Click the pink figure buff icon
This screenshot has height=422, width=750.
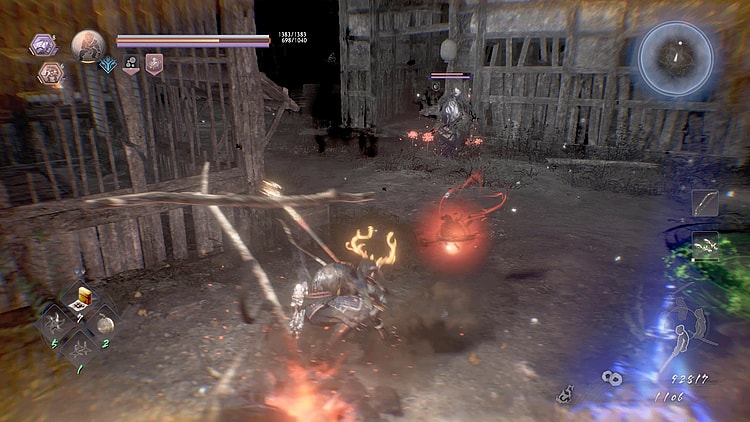pos(154,66)
